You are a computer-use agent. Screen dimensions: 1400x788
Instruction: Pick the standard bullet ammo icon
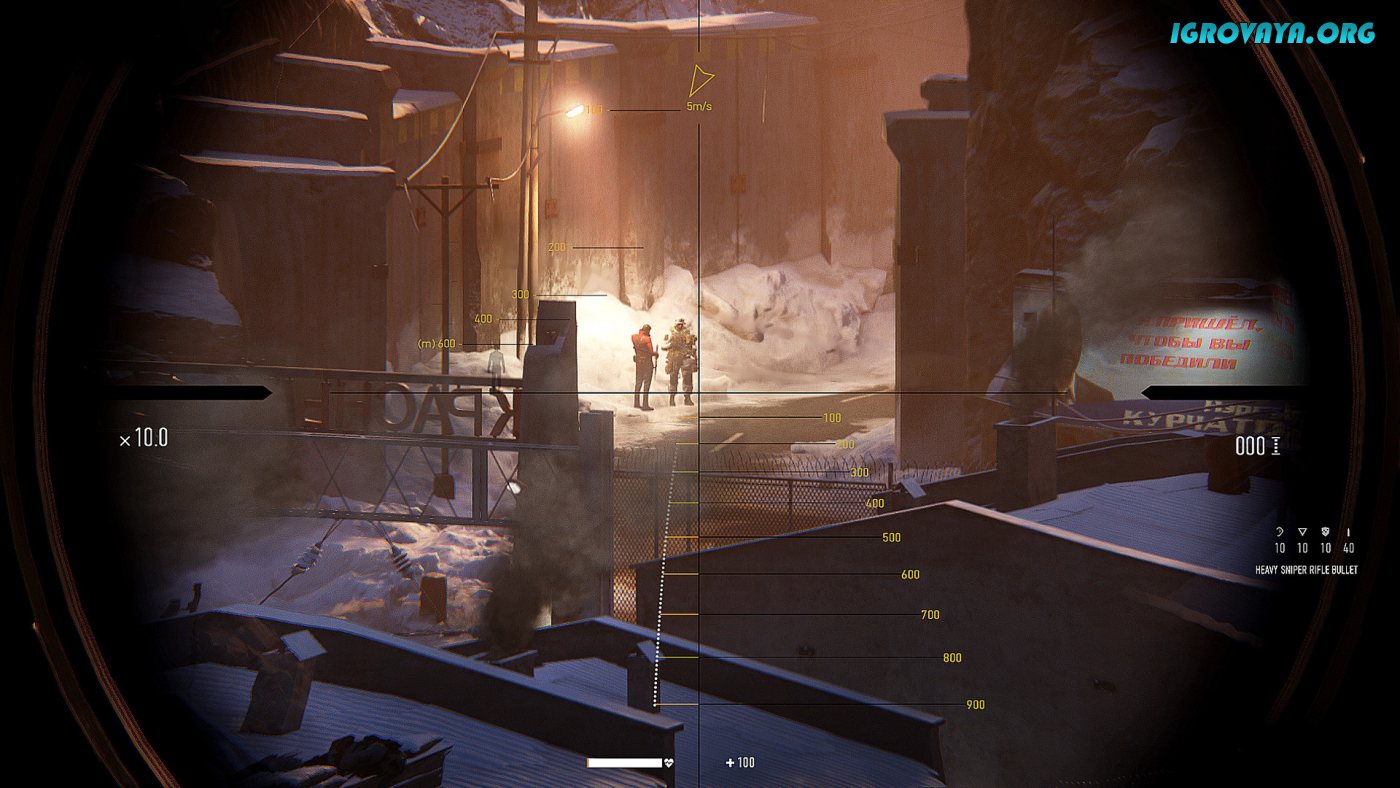1349,532
